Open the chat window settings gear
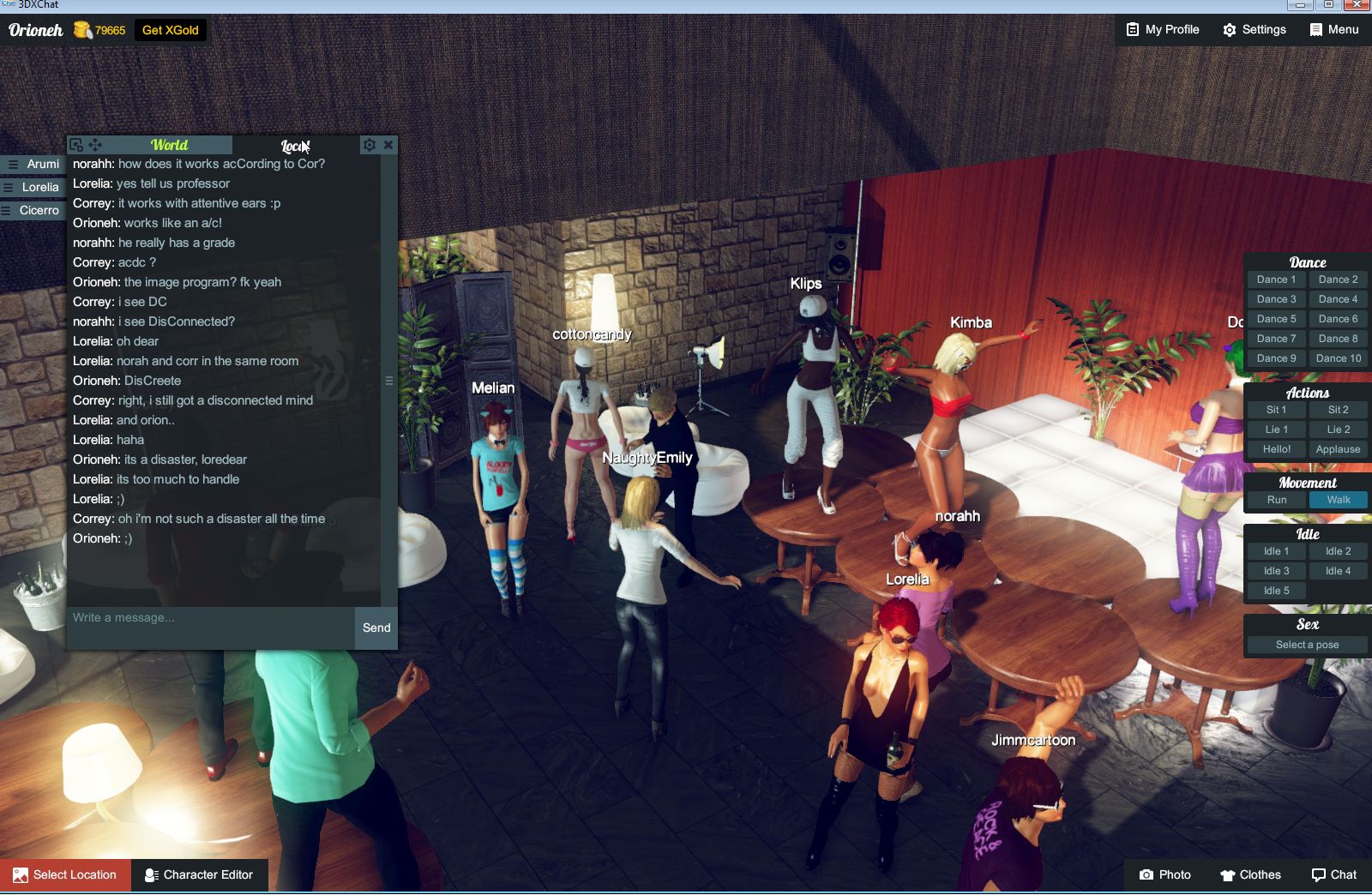 click(x=369, y=144)
